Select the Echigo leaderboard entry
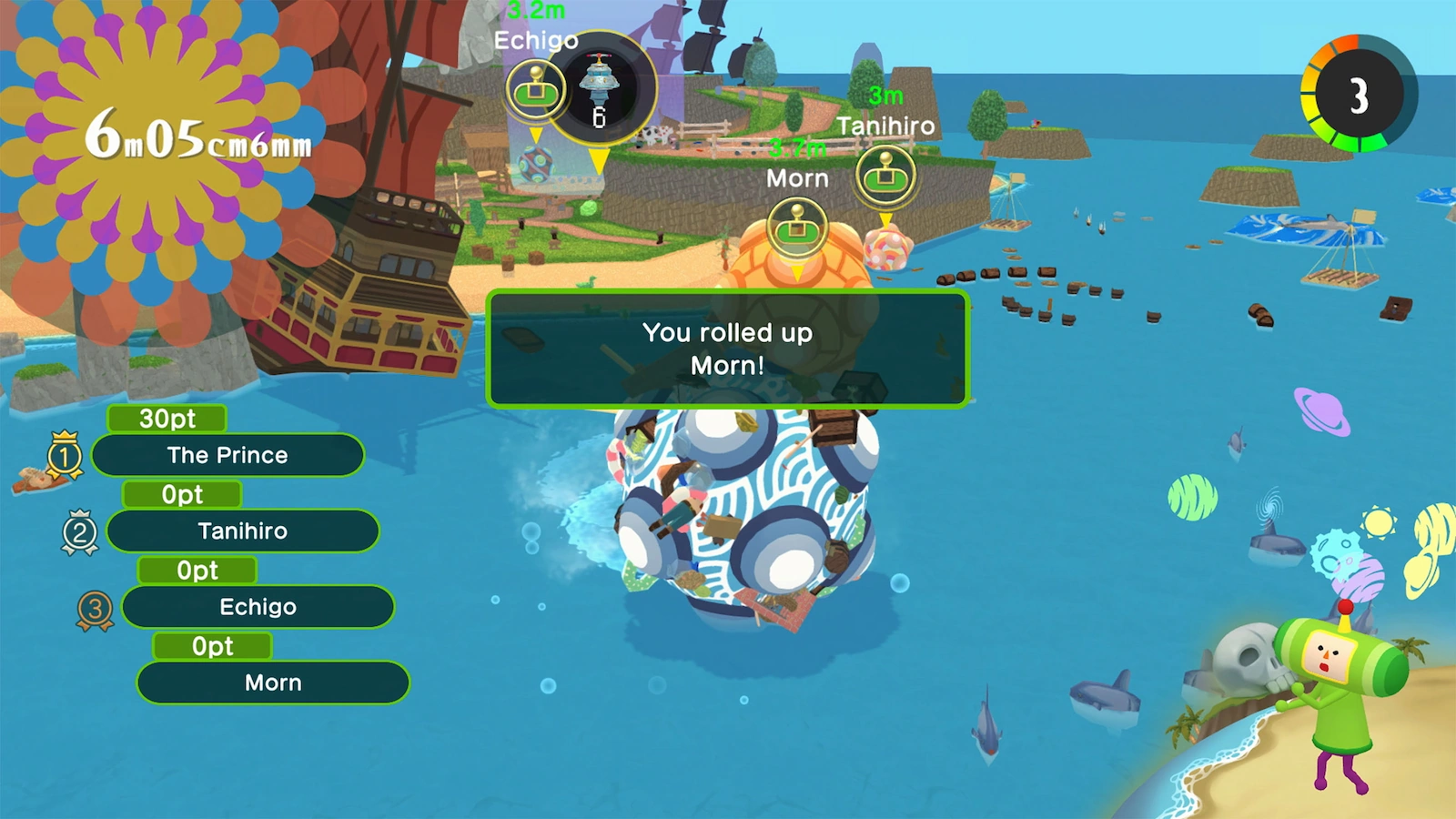This screenshot has height=819, width=1456. tap(258, 606)
